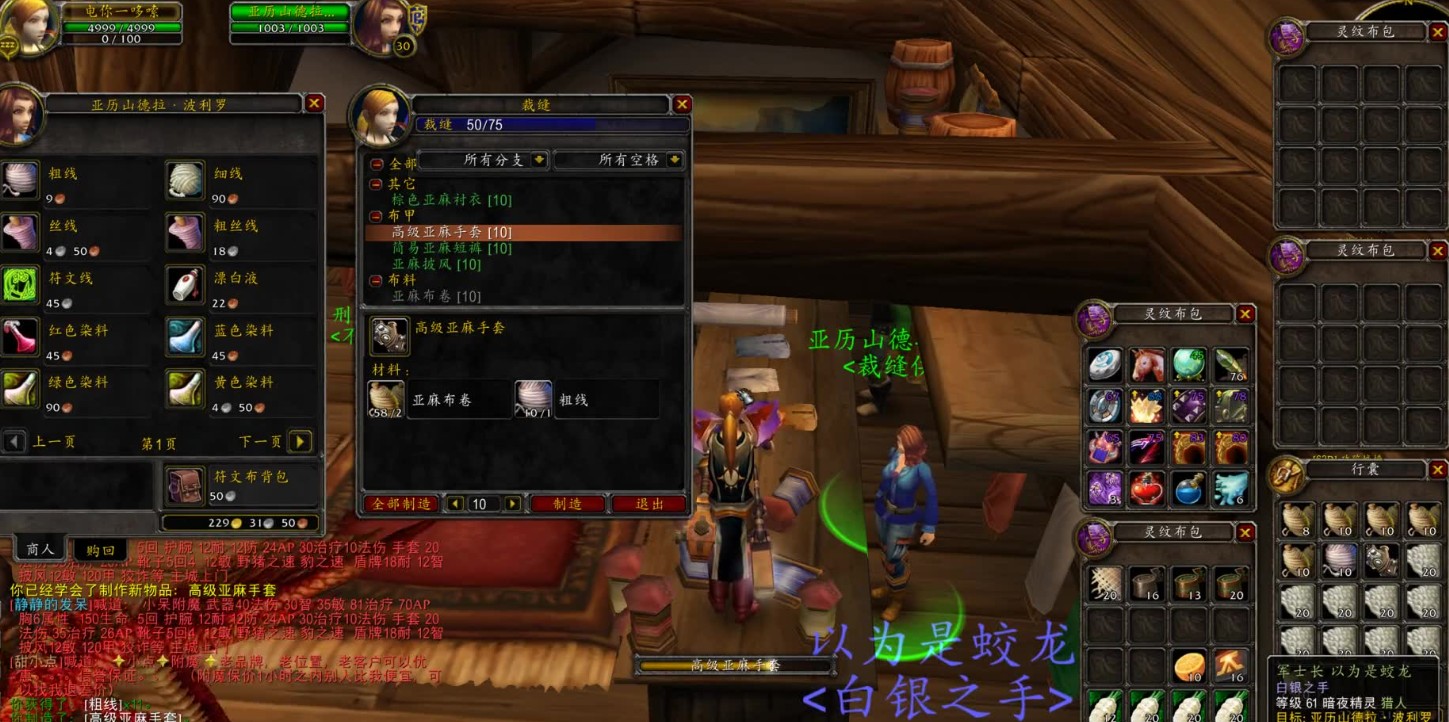Switch to the 商人 merchant tab
Screen dimensions: 1449x722
pyautogui.click(x=38, y=548)
